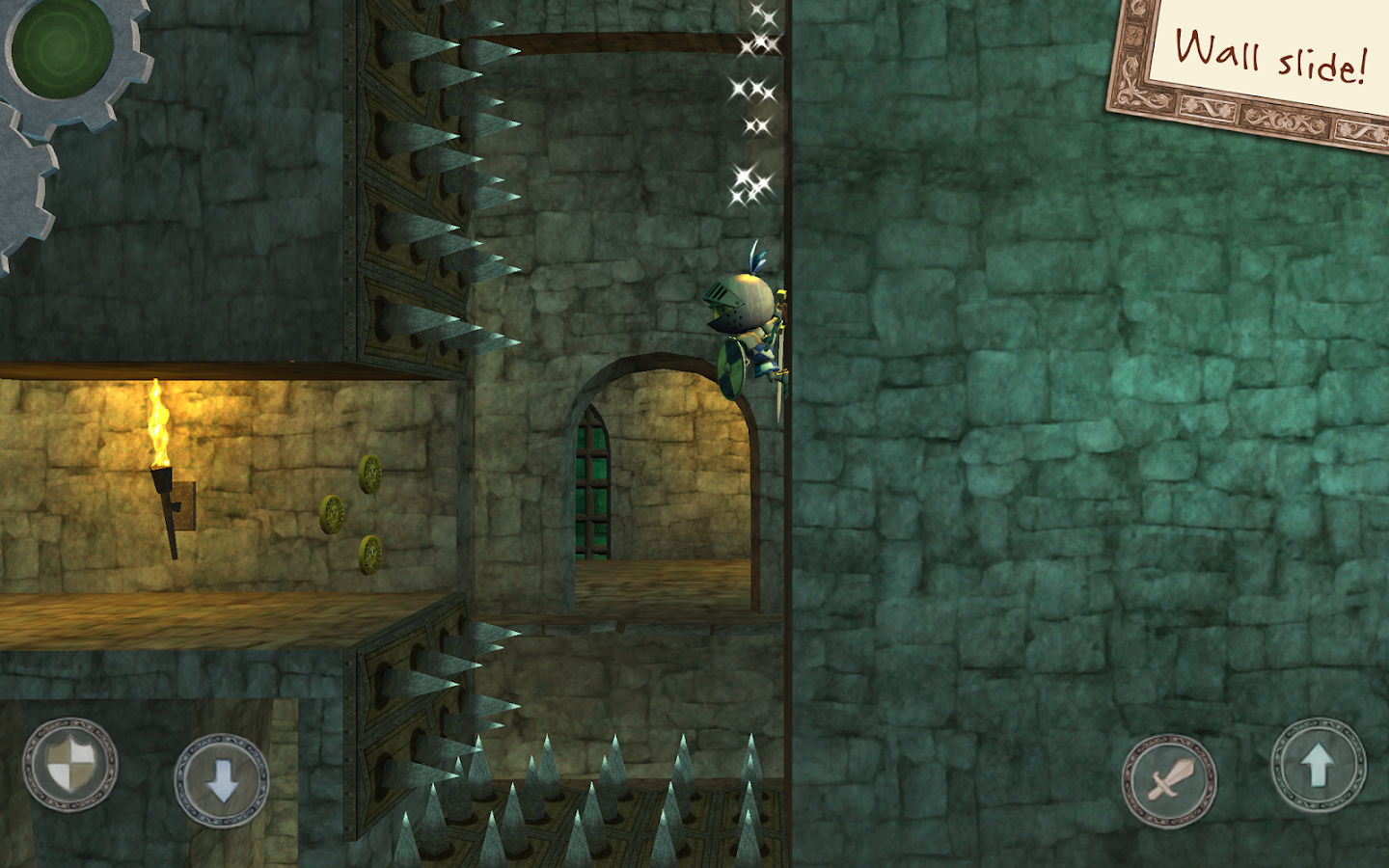Image resolution: width=1389 pixels, height=868 pixels.
Task: Tap the floor spikes at the bottom
Action: [598, 810]
